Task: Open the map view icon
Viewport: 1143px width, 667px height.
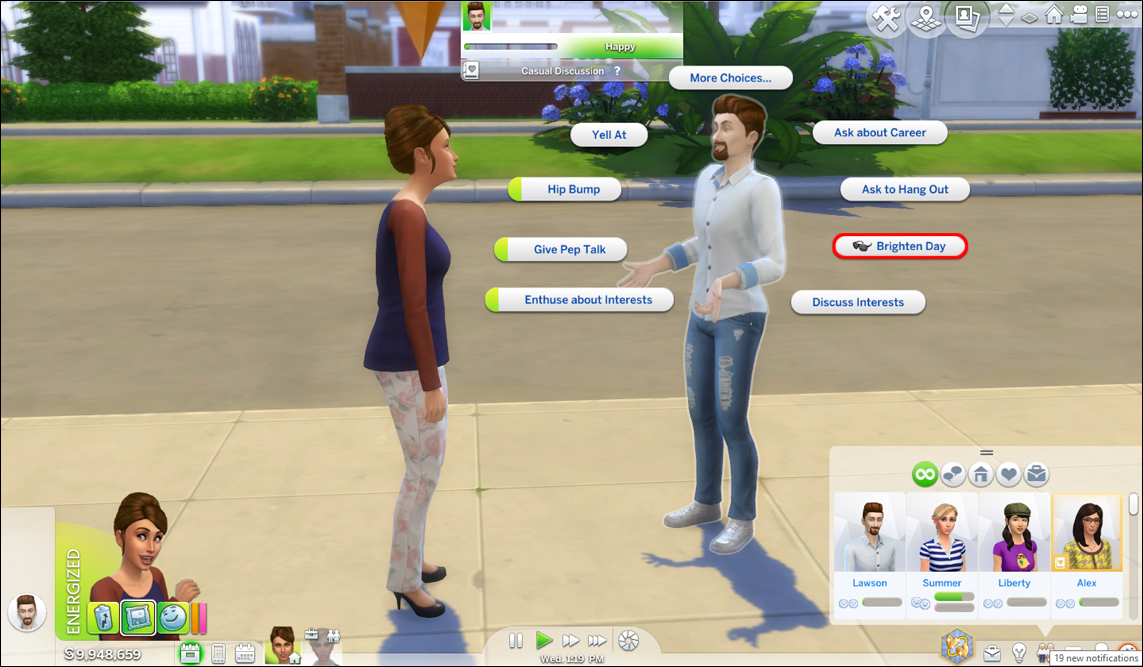Action: (x=926, y=18)
